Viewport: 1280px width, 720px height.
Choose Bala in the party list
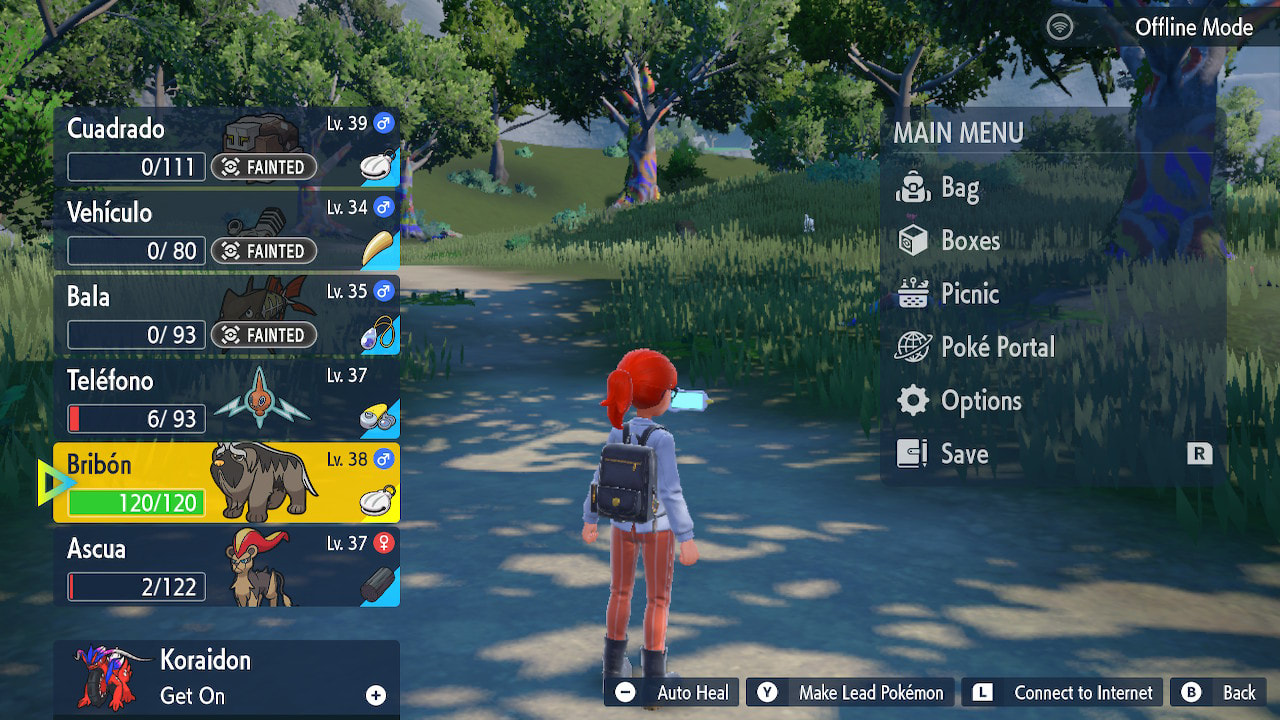click(226, 316)
